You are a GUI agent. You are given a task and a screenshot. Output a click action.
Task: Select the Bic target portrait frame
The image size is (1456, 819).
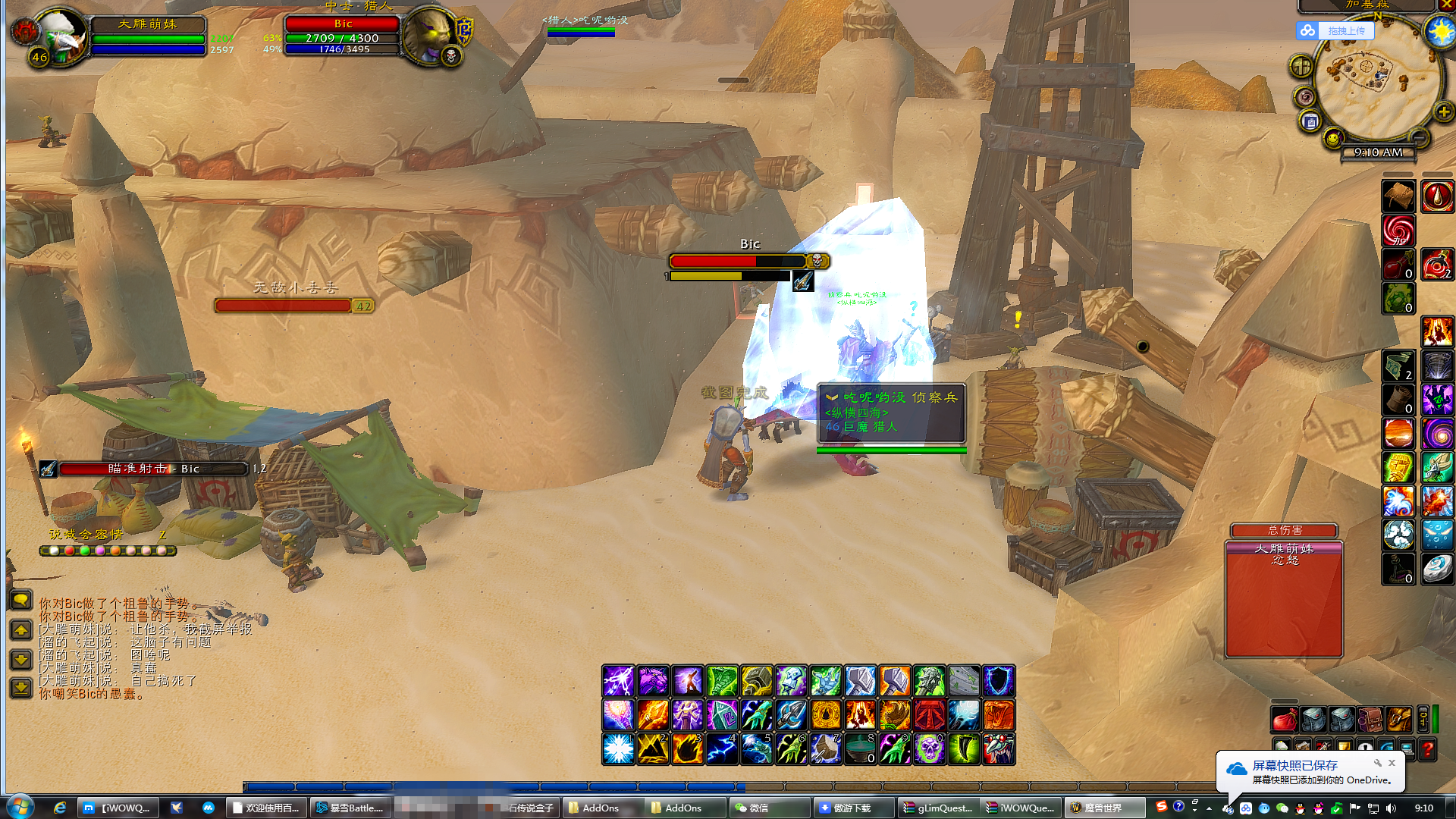(x=427, y=34)
